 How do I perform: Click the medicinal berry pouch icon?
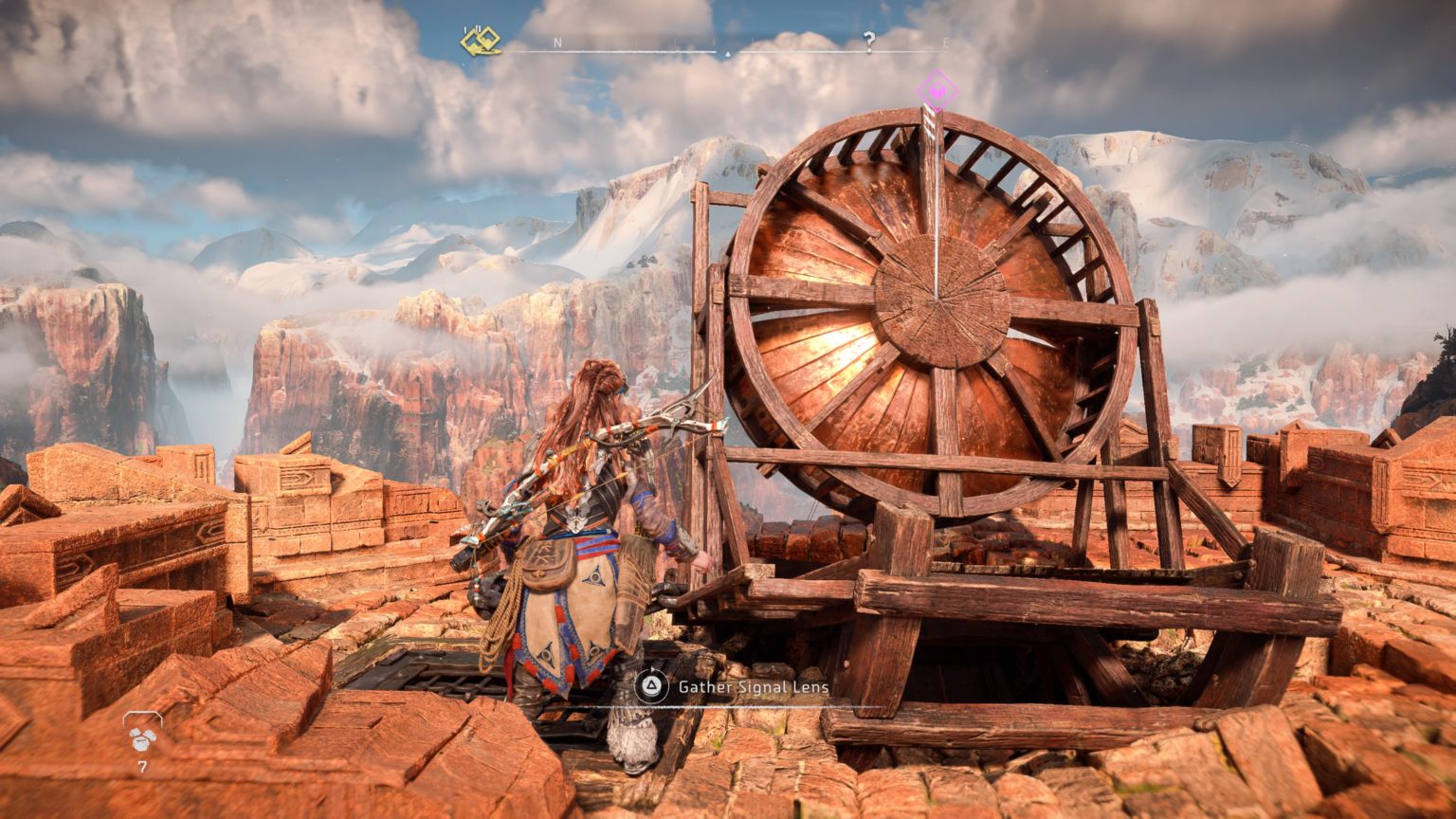(140, 739)
